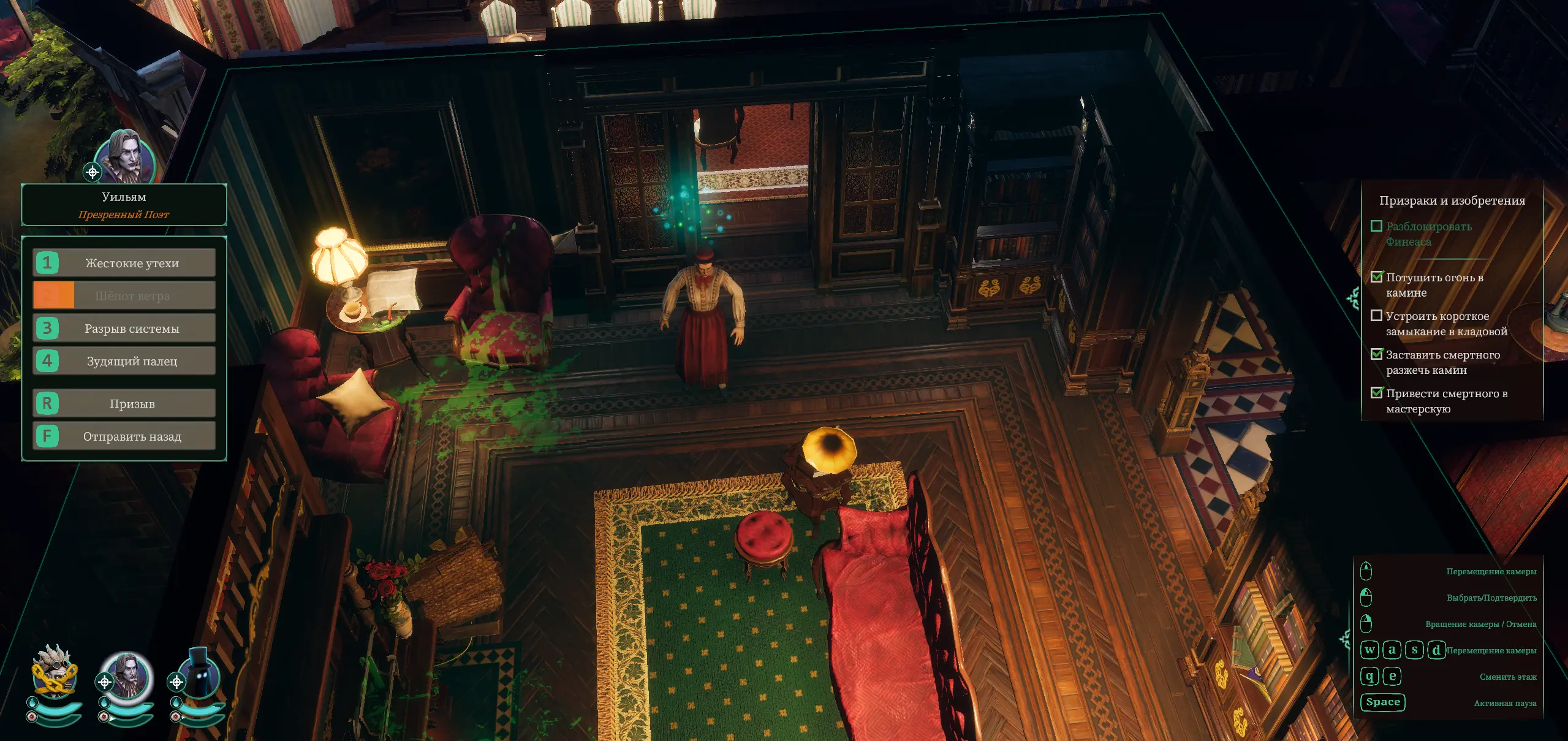The image size is (1568, 741).
Task: Focus camera via top-hat ghost's crosshair icon
Action: click(x=176, y=682)
